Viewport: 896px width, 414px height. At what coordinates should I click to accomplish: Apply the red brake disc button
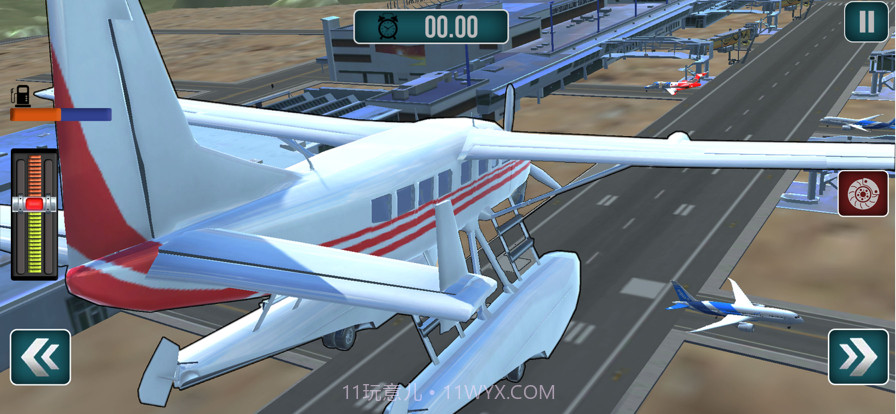(x=862, y=195)
